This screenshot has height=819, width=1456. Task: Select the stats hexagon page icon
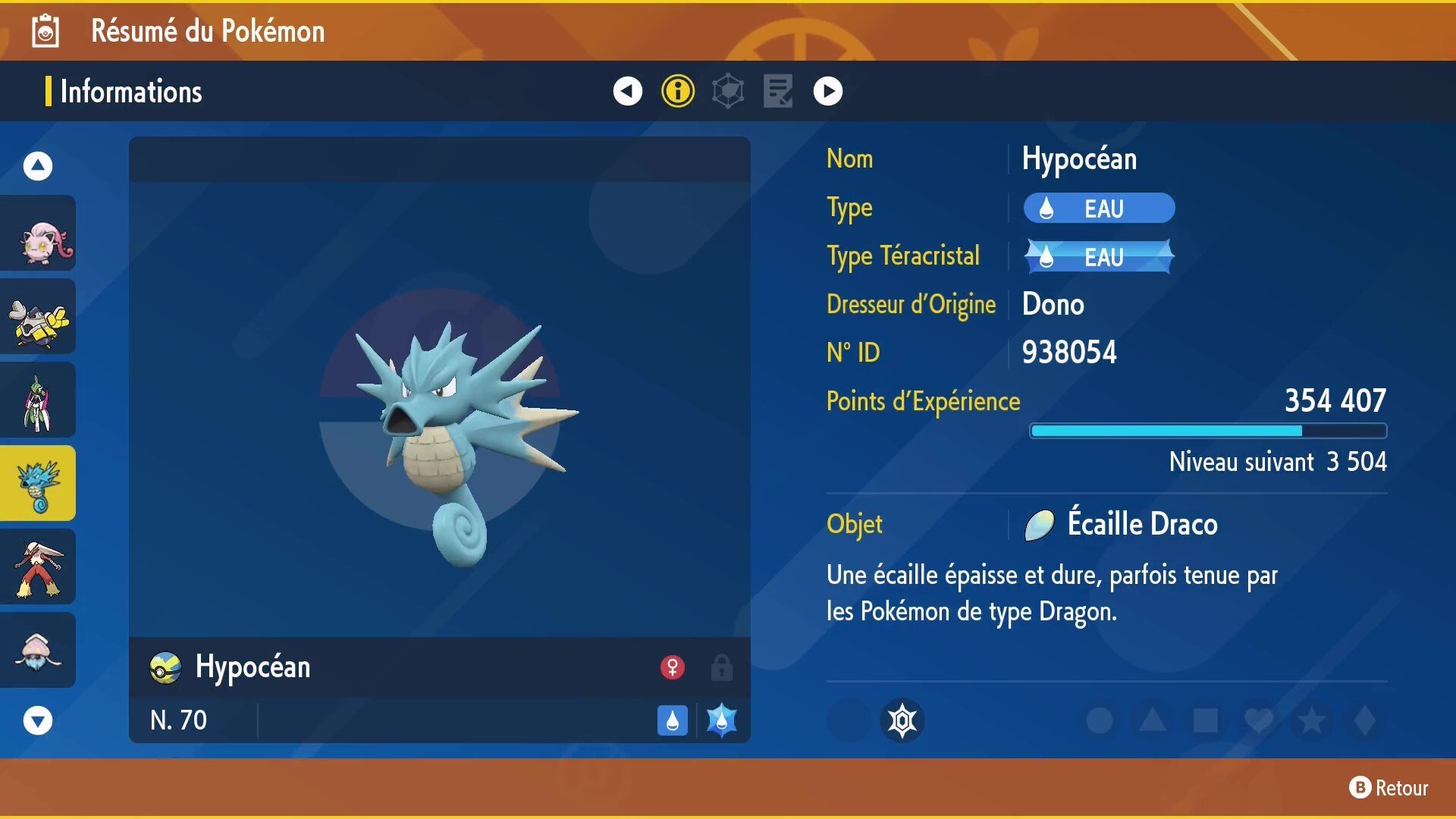(727, 90)
